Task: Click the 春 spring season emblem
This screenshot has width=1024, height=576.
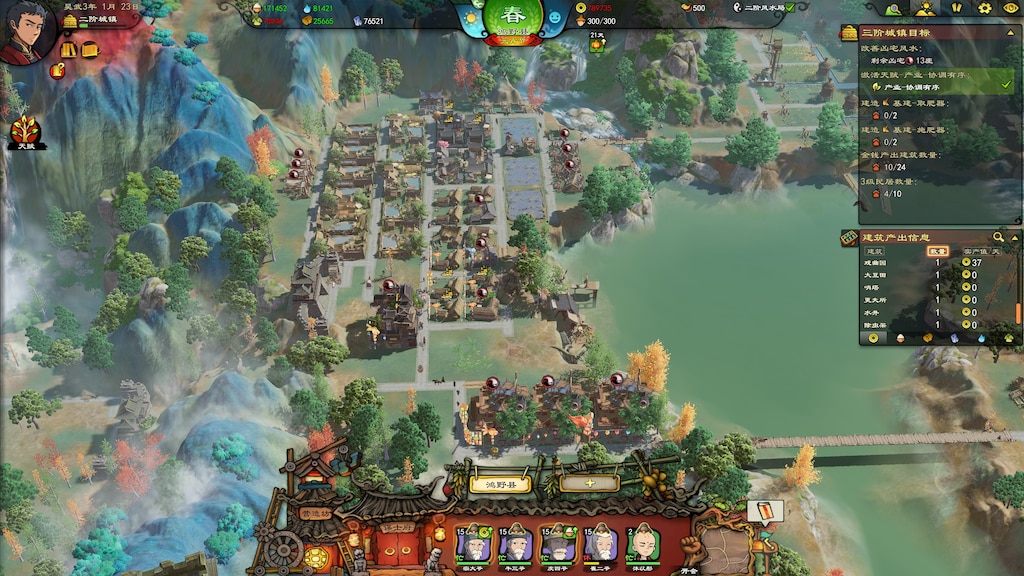Action: (513, 20)
